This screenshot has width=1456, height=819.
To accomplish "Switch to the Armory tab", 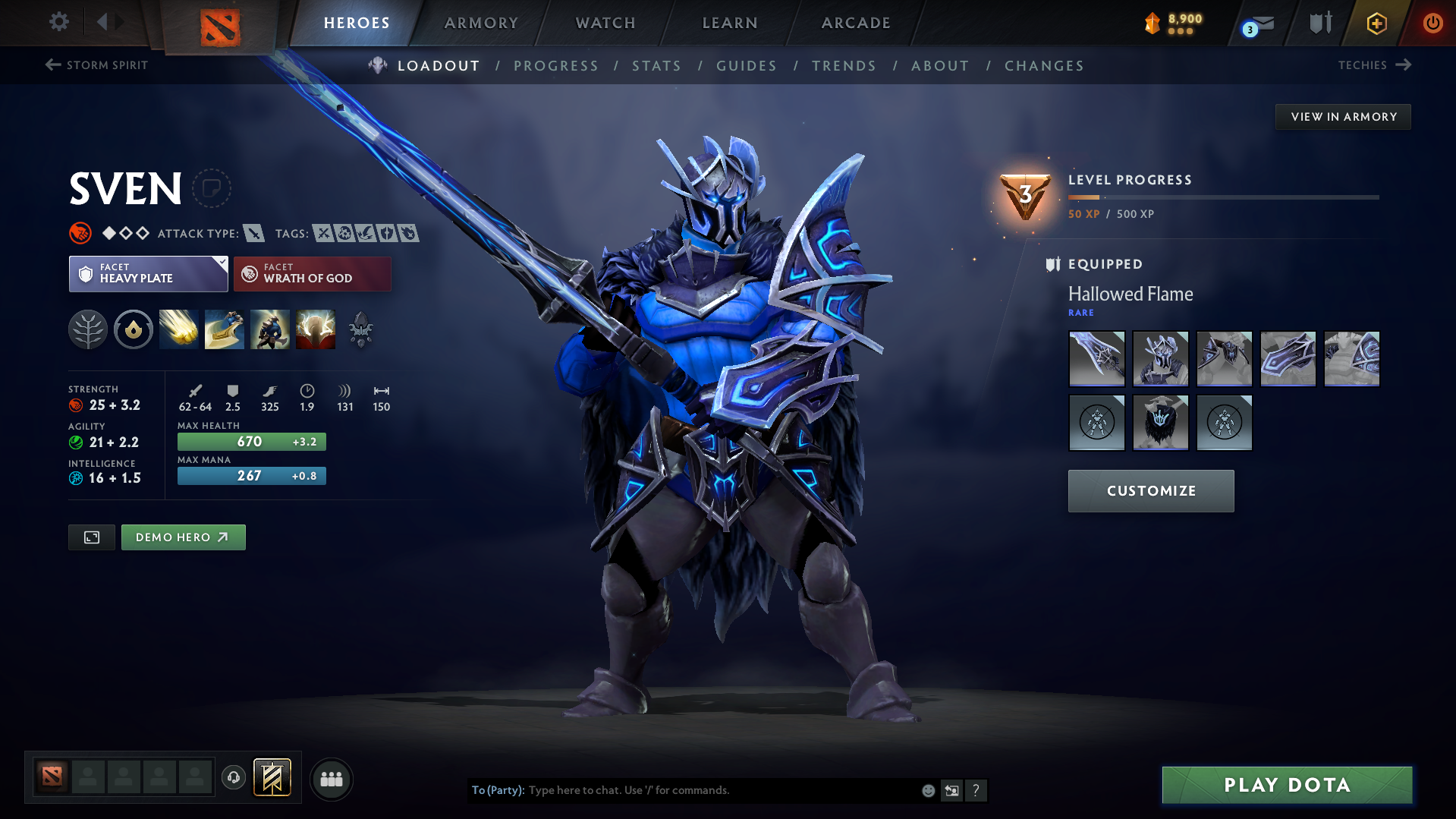I will [x=481, y=23].
